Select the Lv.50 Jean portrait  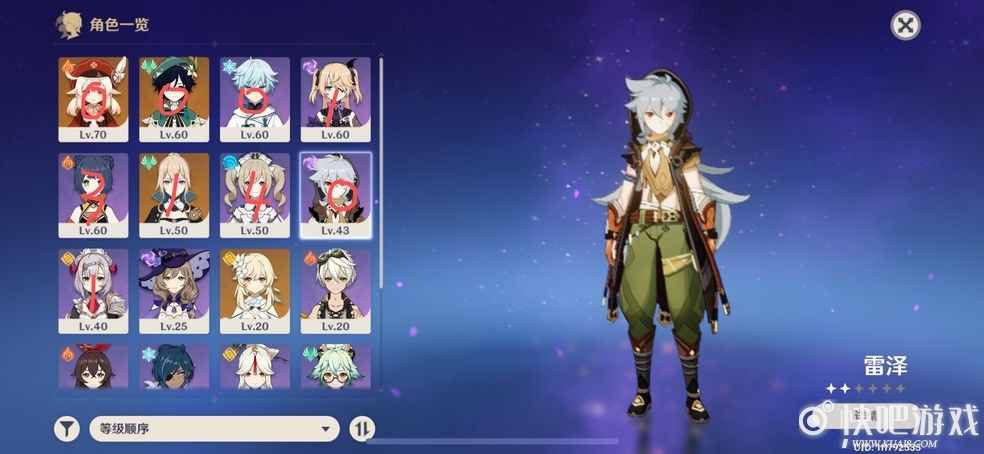tap(174, 194)
